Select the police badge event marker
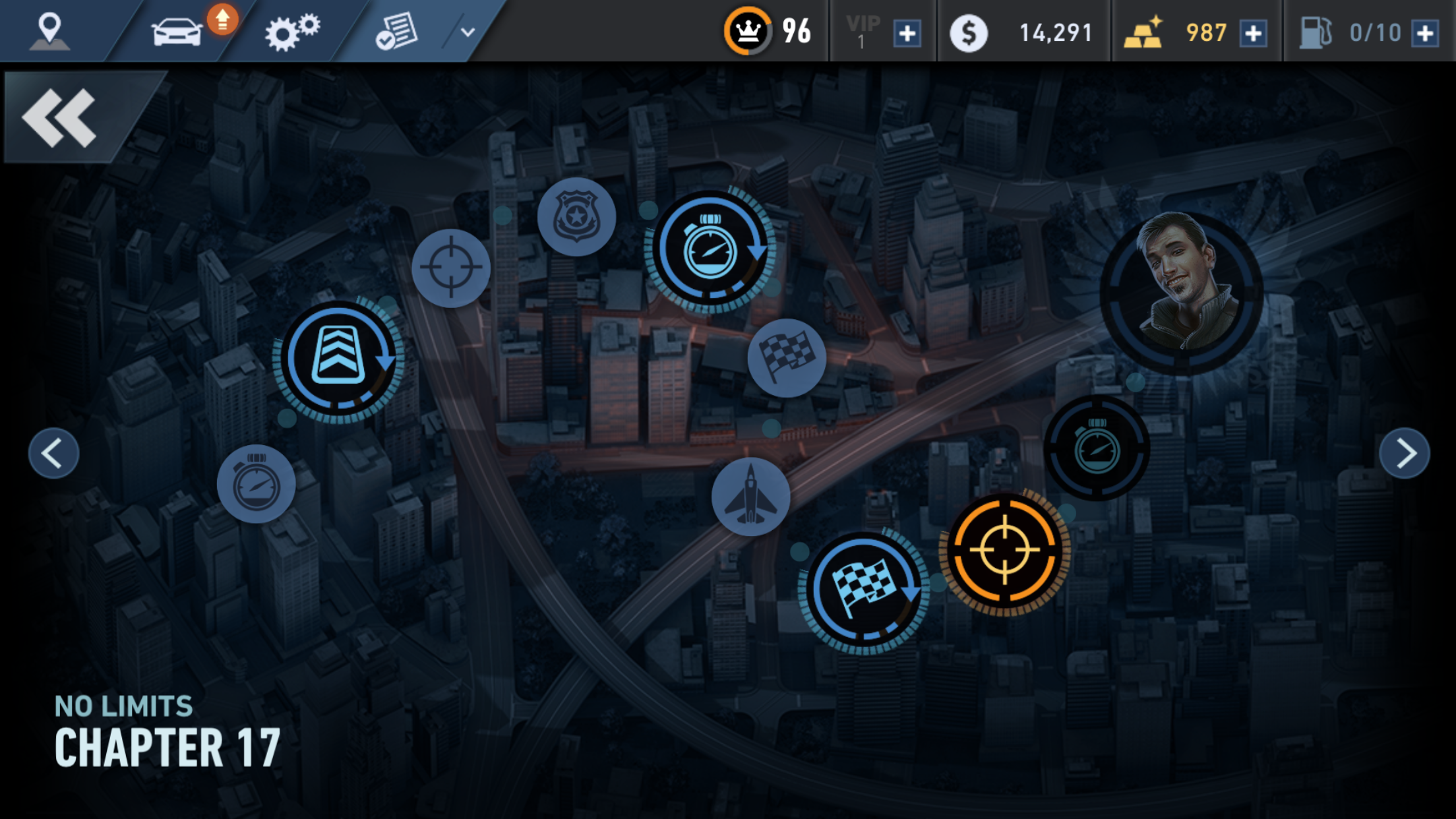The height and width of the screenshot is (819, 1456). 576,216
